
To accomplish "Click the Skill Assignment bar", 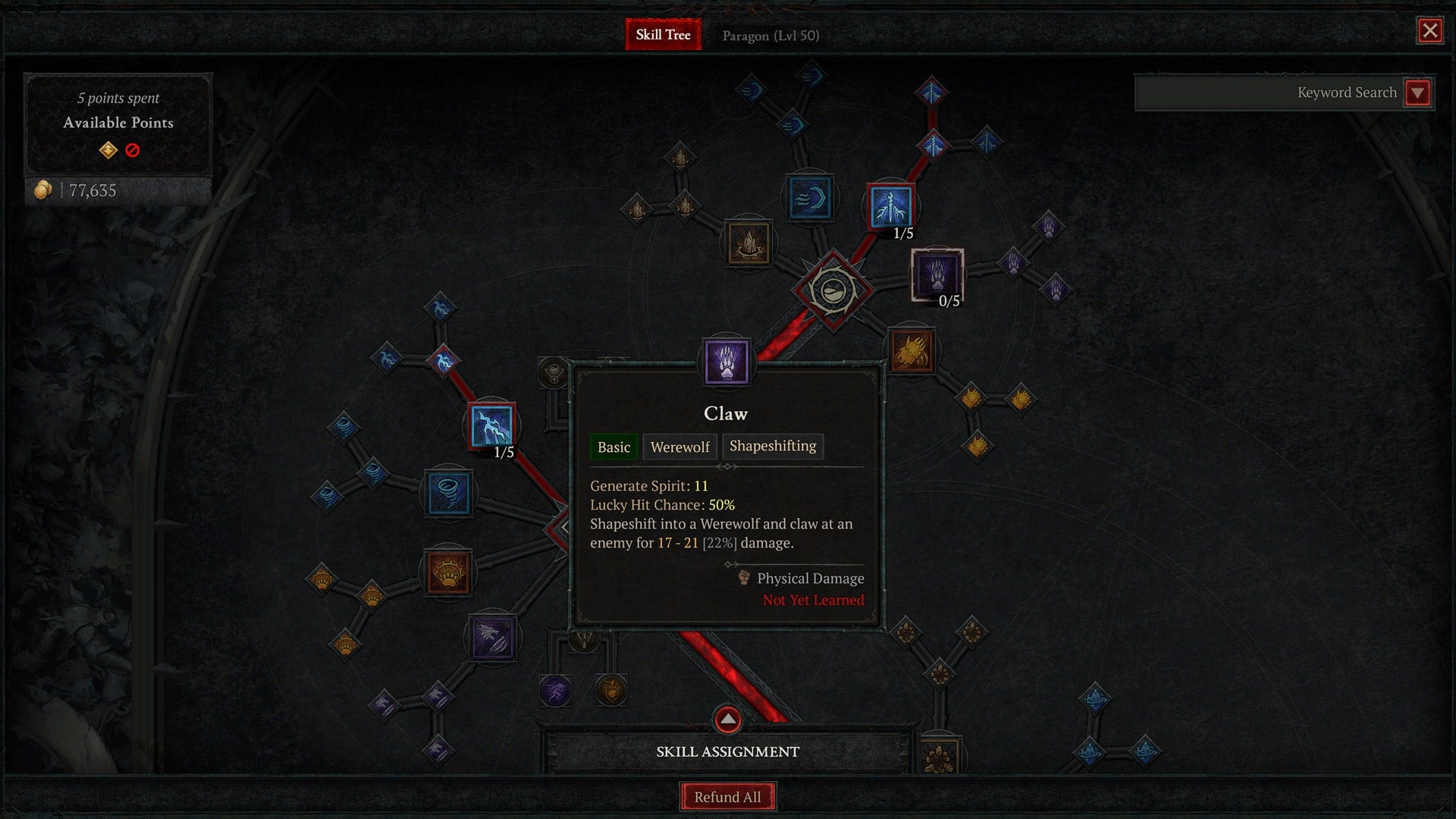I will pos(727,752).
